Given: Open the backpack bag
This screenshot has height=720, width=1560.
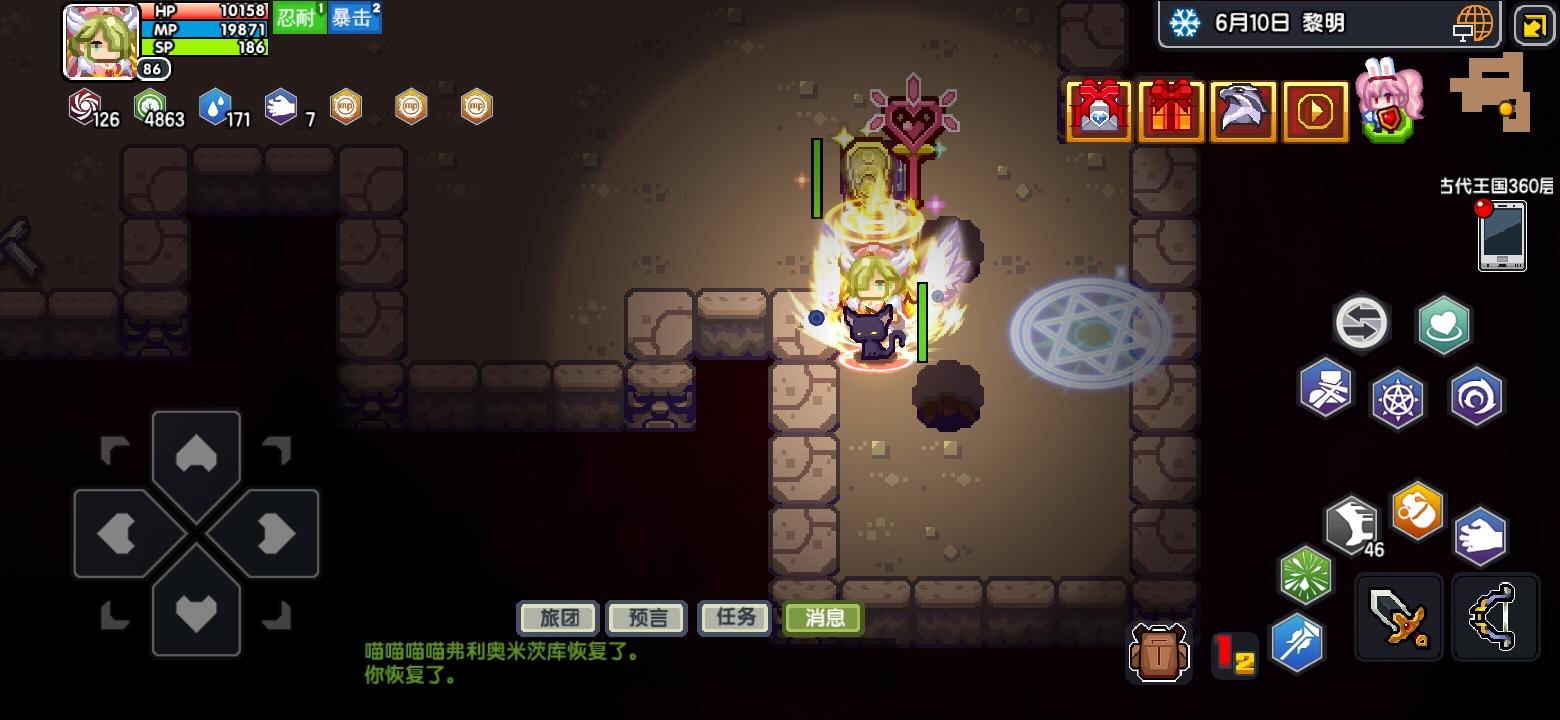Looking at the screenshot, I should (x=1160, y=652).
